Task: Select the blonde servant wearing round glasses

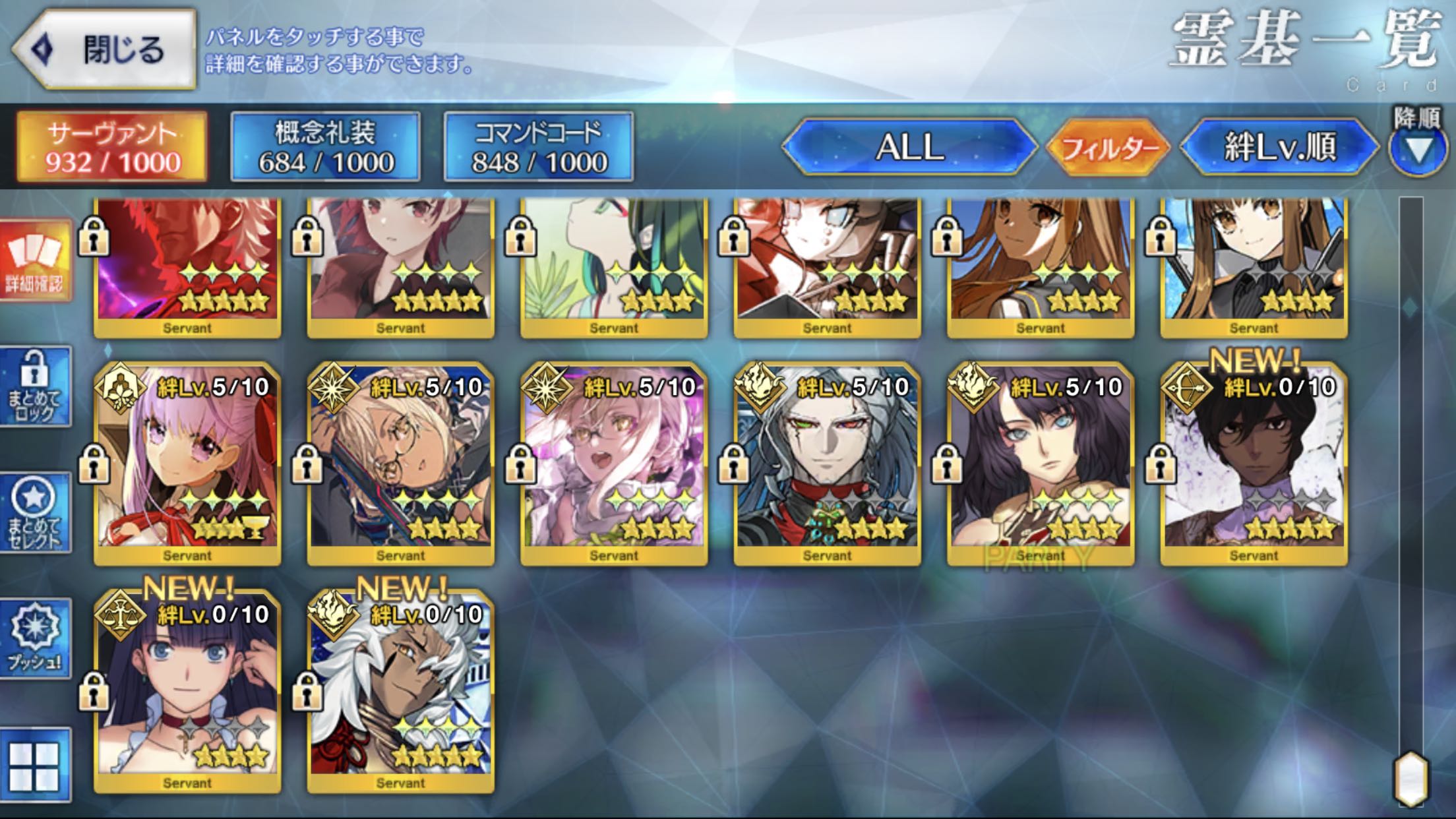Action: 400,463
